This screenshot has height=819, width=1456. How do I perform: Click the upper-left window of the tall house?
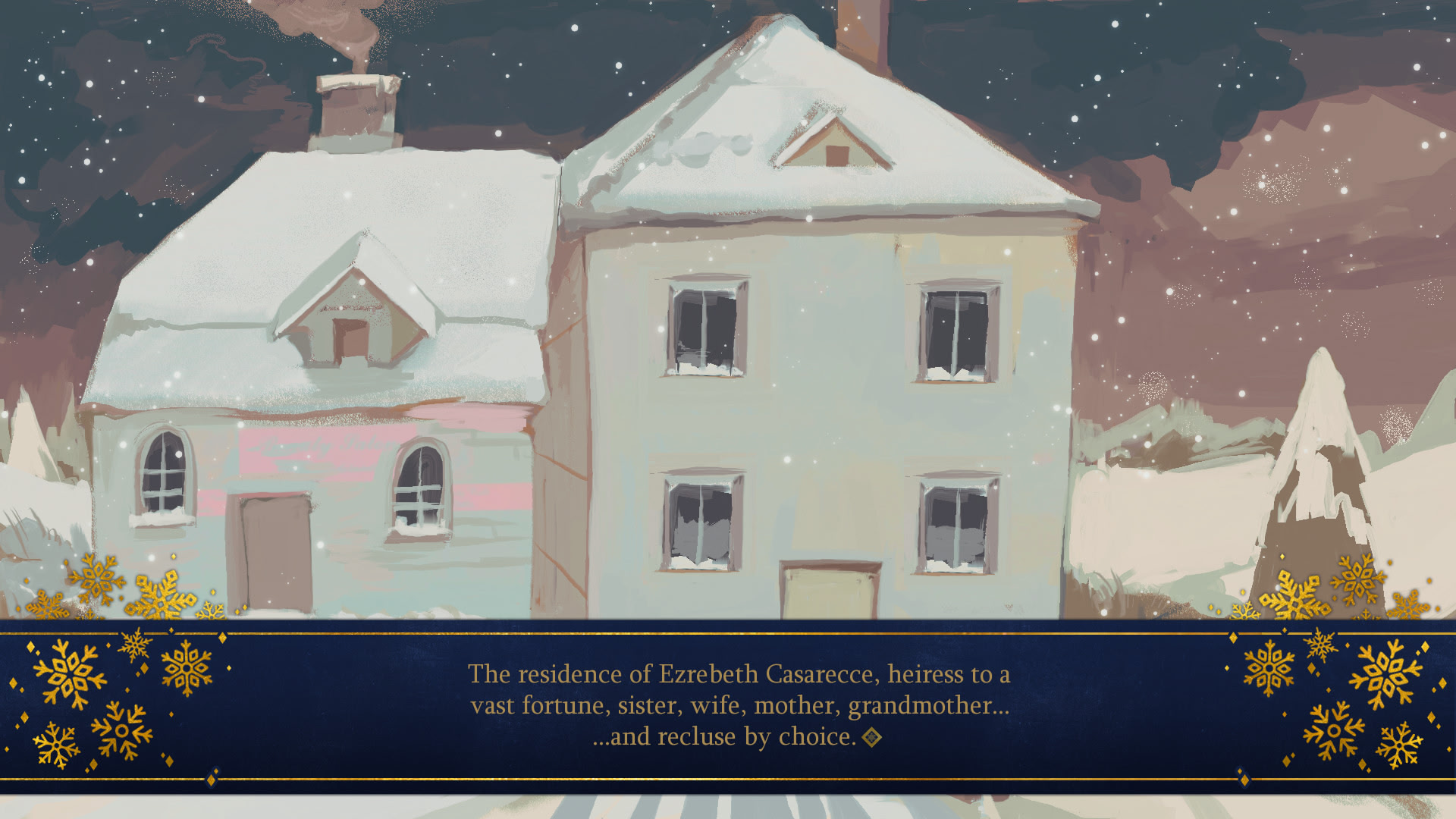(707, 326)
